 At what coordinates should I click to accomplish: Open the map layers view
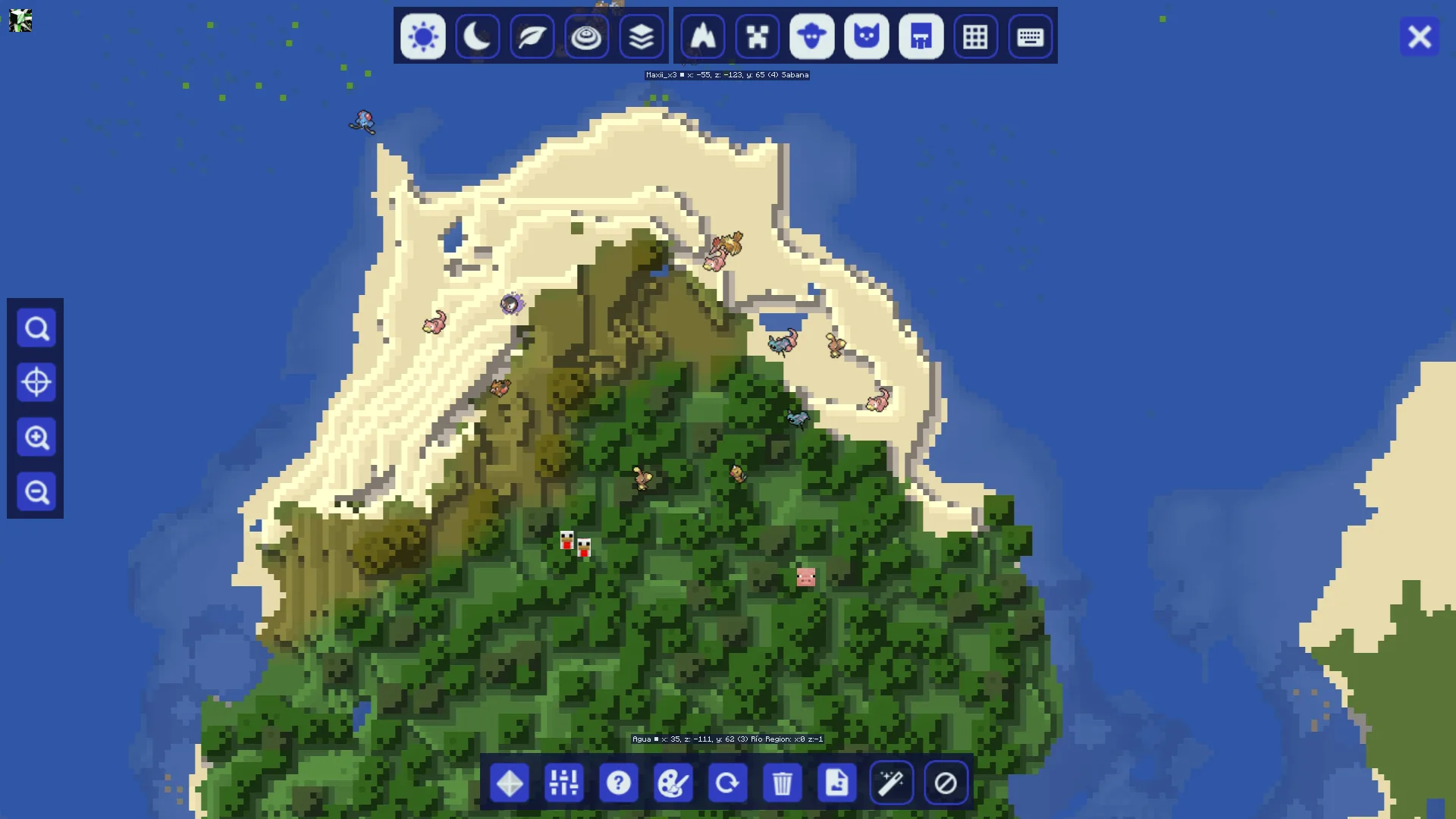[x=641, y=36]
